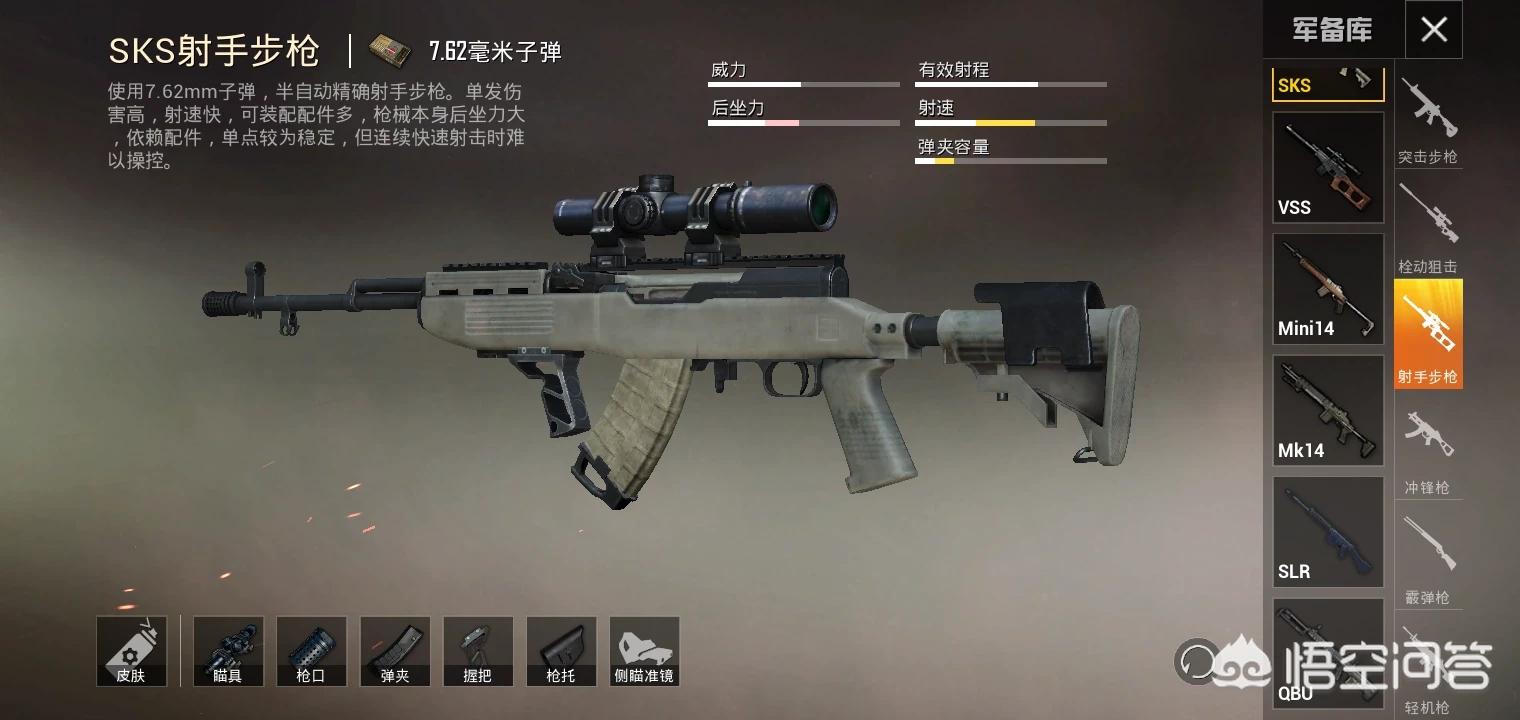Pick the Mk14 weapon entry
This screenshot has height=720, width=1520.
point(1328,410)
